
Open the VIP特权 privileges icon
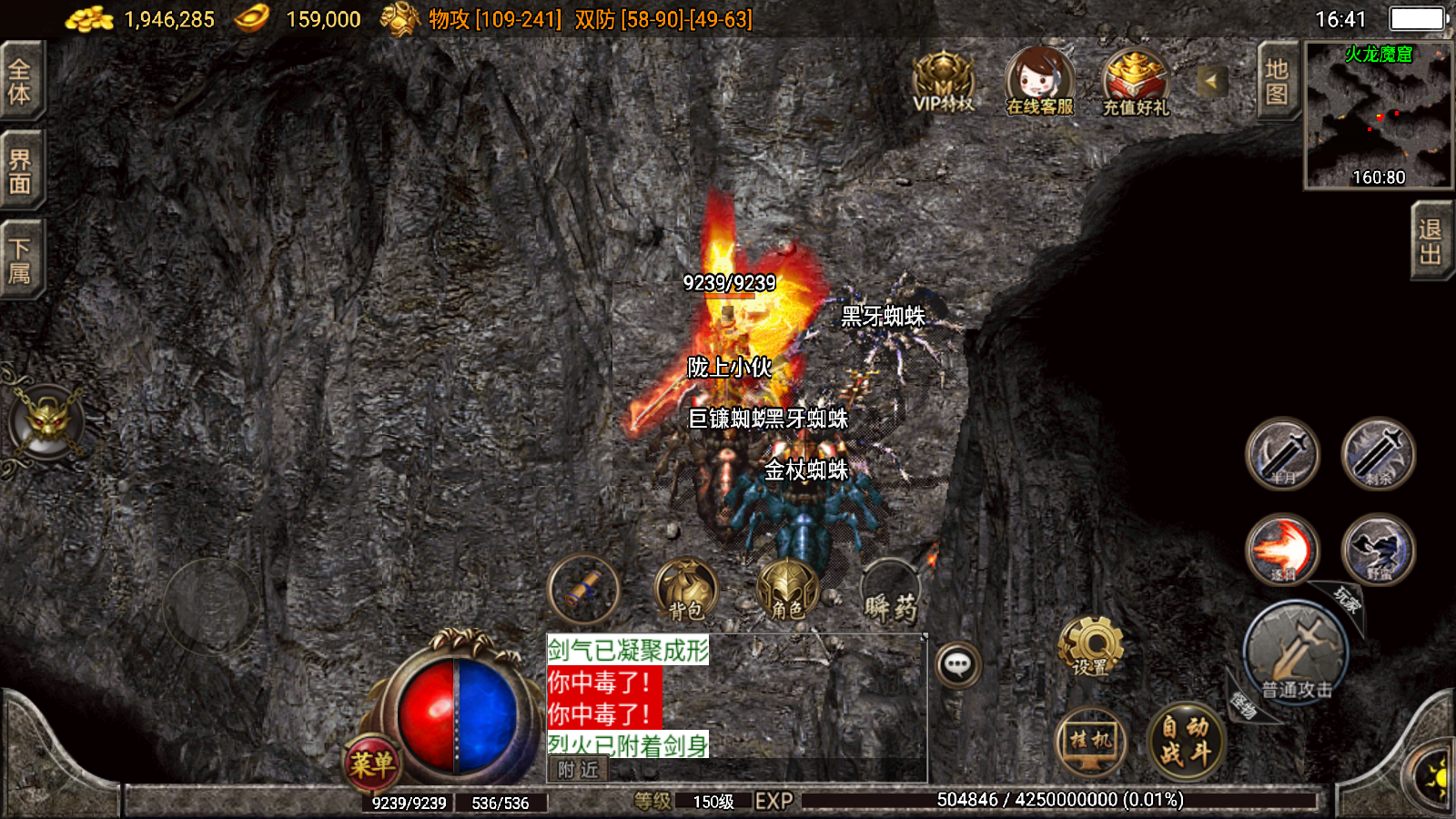pos(944,82)
